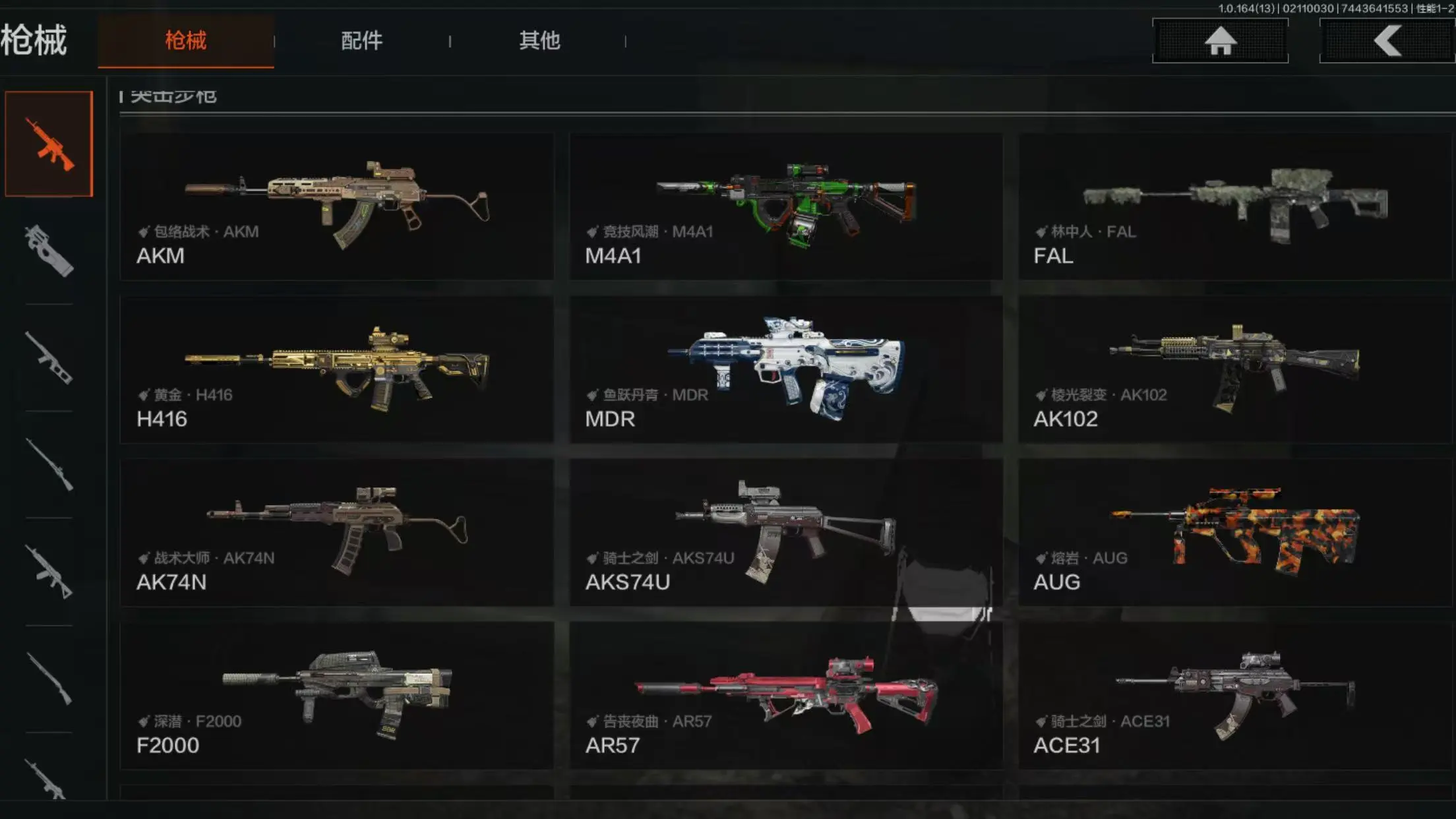Pick the AKS74U weapon card
1456x819 pixels.
pos(785,533)
